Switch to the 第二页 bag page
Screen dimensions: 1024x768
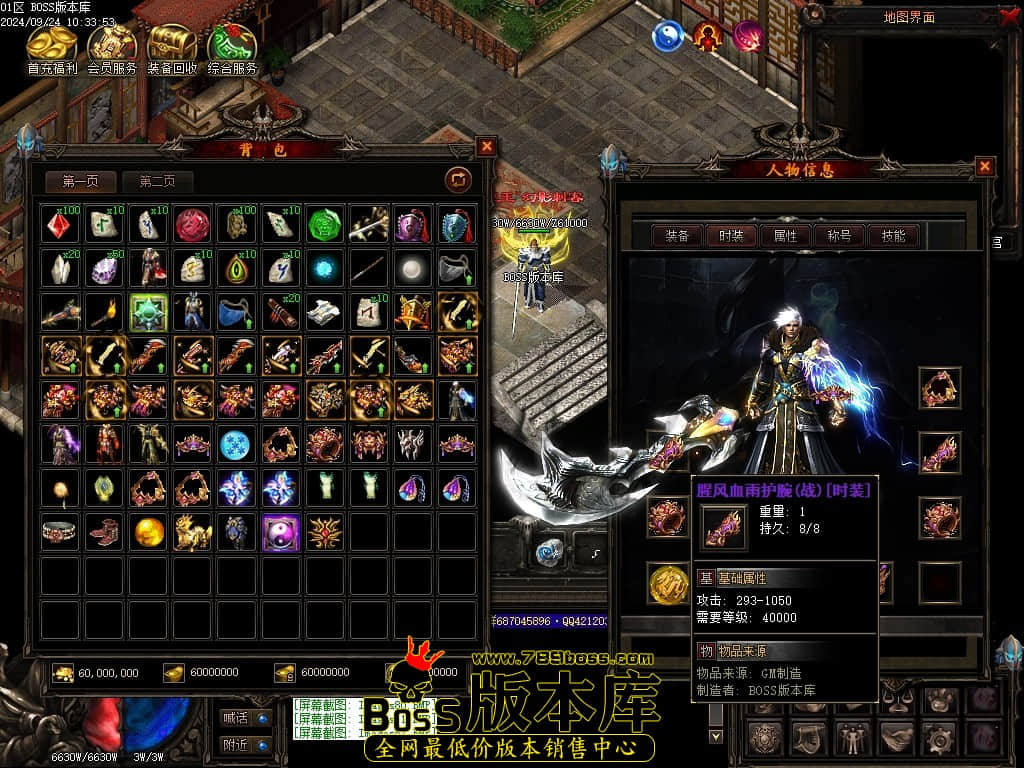157,181
